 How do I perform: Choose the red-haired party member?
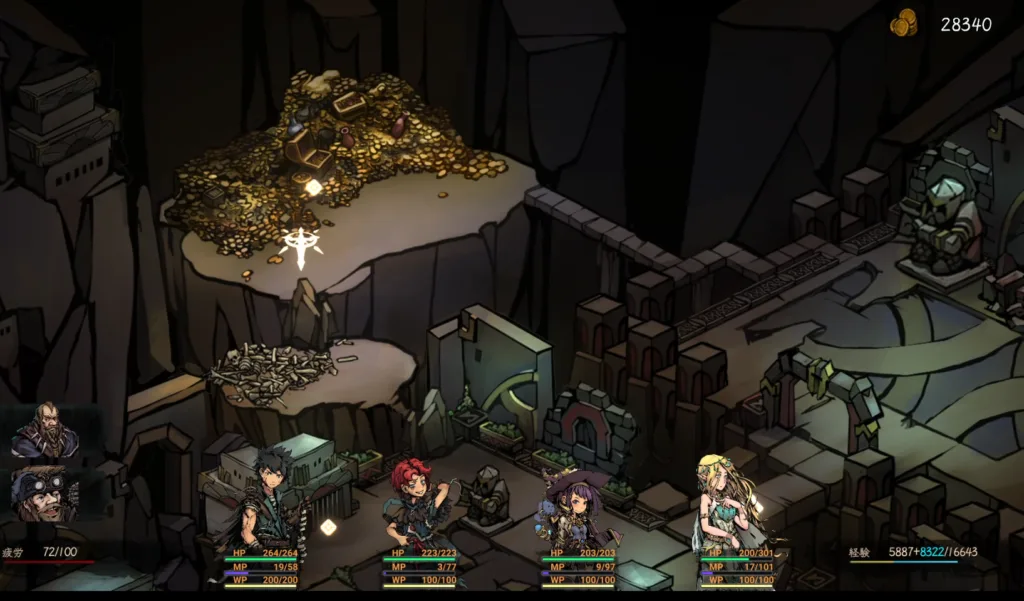click(x=416, y=500)
